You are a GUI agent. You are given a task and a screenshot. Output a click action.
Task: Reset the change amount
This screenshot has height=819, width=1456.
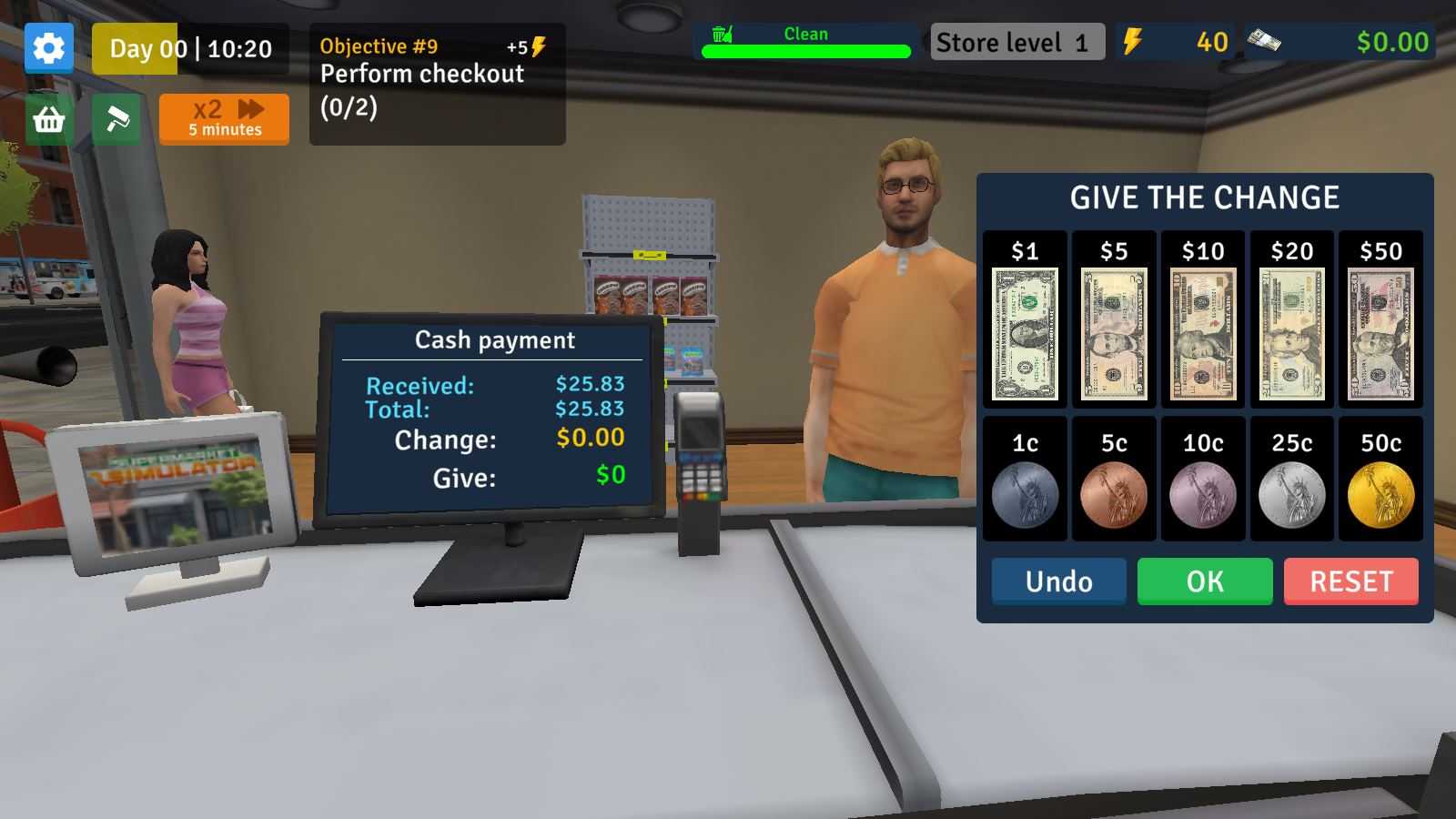pos(1351,581)
